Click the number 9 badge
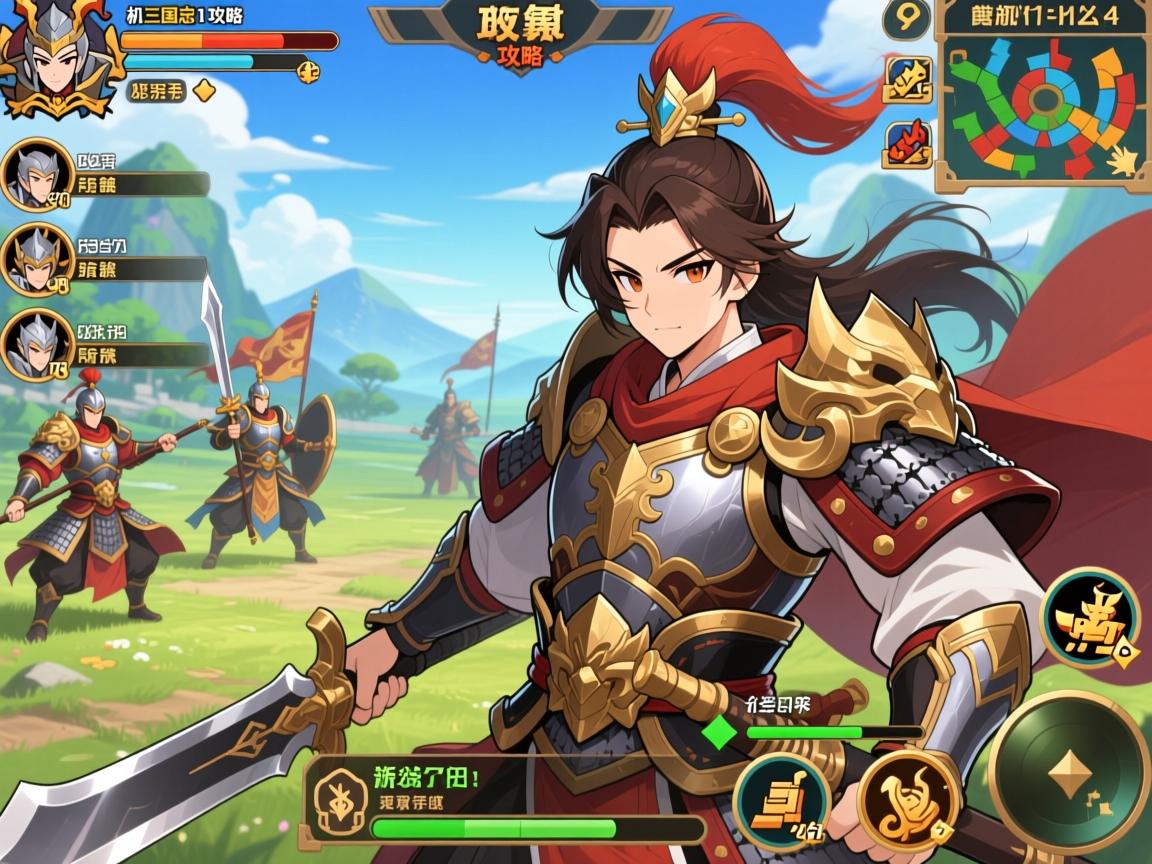 click(x=906, y=20)
